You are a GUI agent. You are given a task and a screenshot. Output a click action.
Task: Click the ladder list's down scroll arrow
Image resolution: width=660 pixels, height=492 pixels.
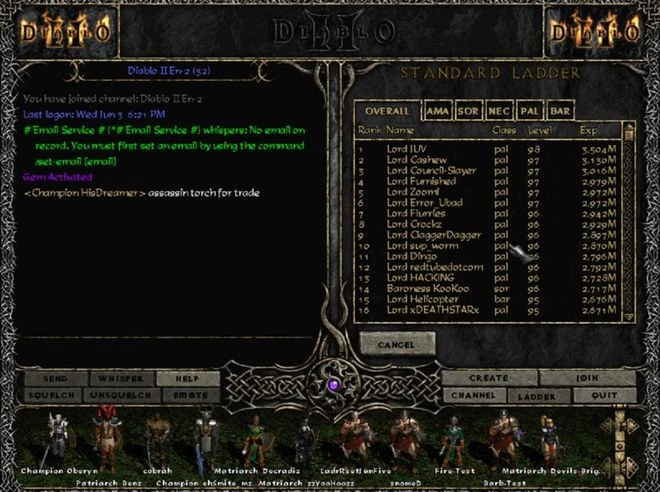pyautogui.click(x=629, y=314)
